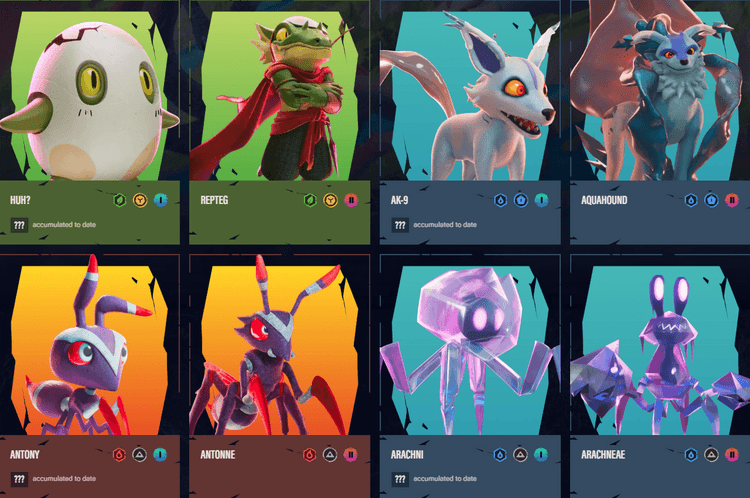Screen dimensions: 750x498
Task: Click the stage I badge on Arachni
Action: [x=541, y=454]
